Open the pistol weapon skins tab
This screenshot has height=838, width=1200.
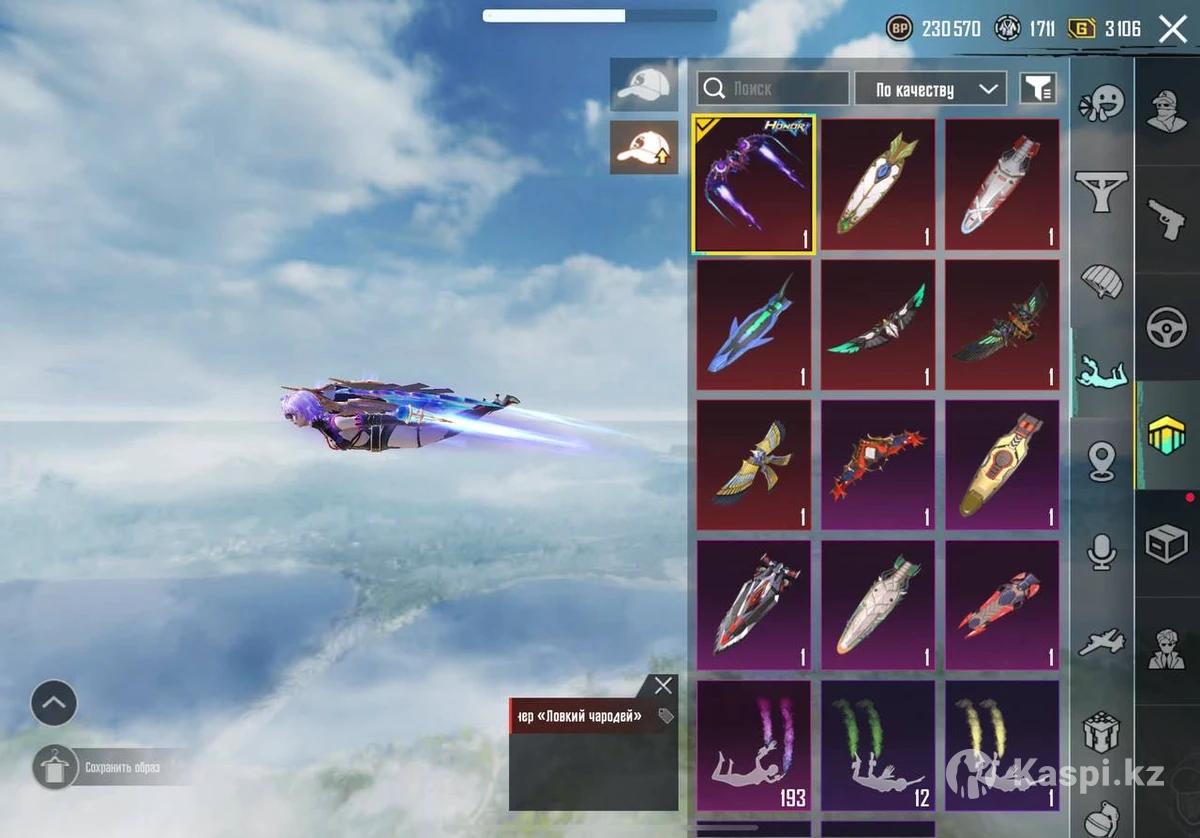[x=1166, y=219]
